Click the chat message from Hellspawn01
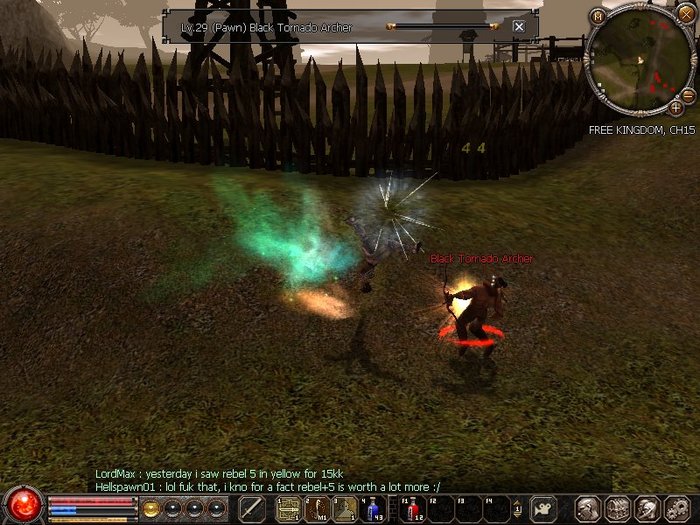700x525 pixels. click(267, 485)
